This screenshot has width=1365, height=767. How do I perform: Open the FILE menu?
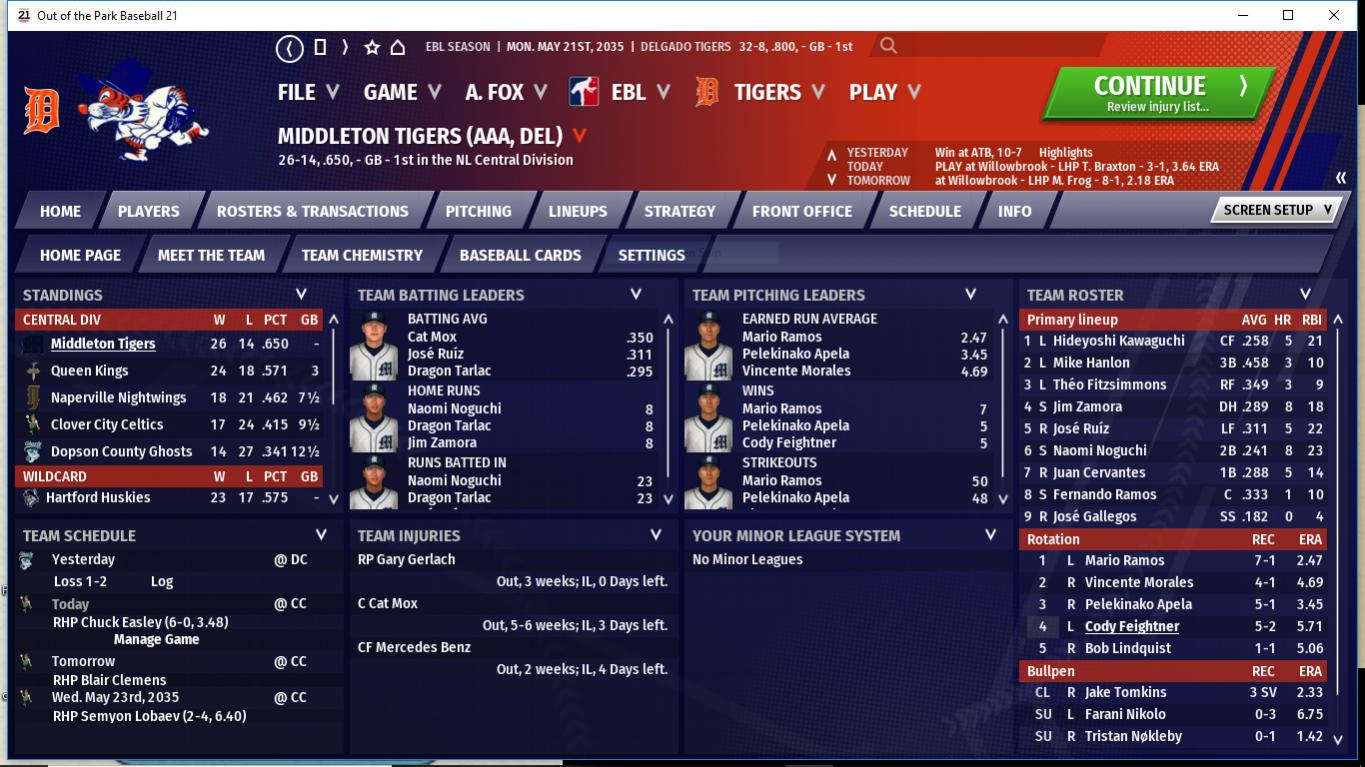point(307,92)
